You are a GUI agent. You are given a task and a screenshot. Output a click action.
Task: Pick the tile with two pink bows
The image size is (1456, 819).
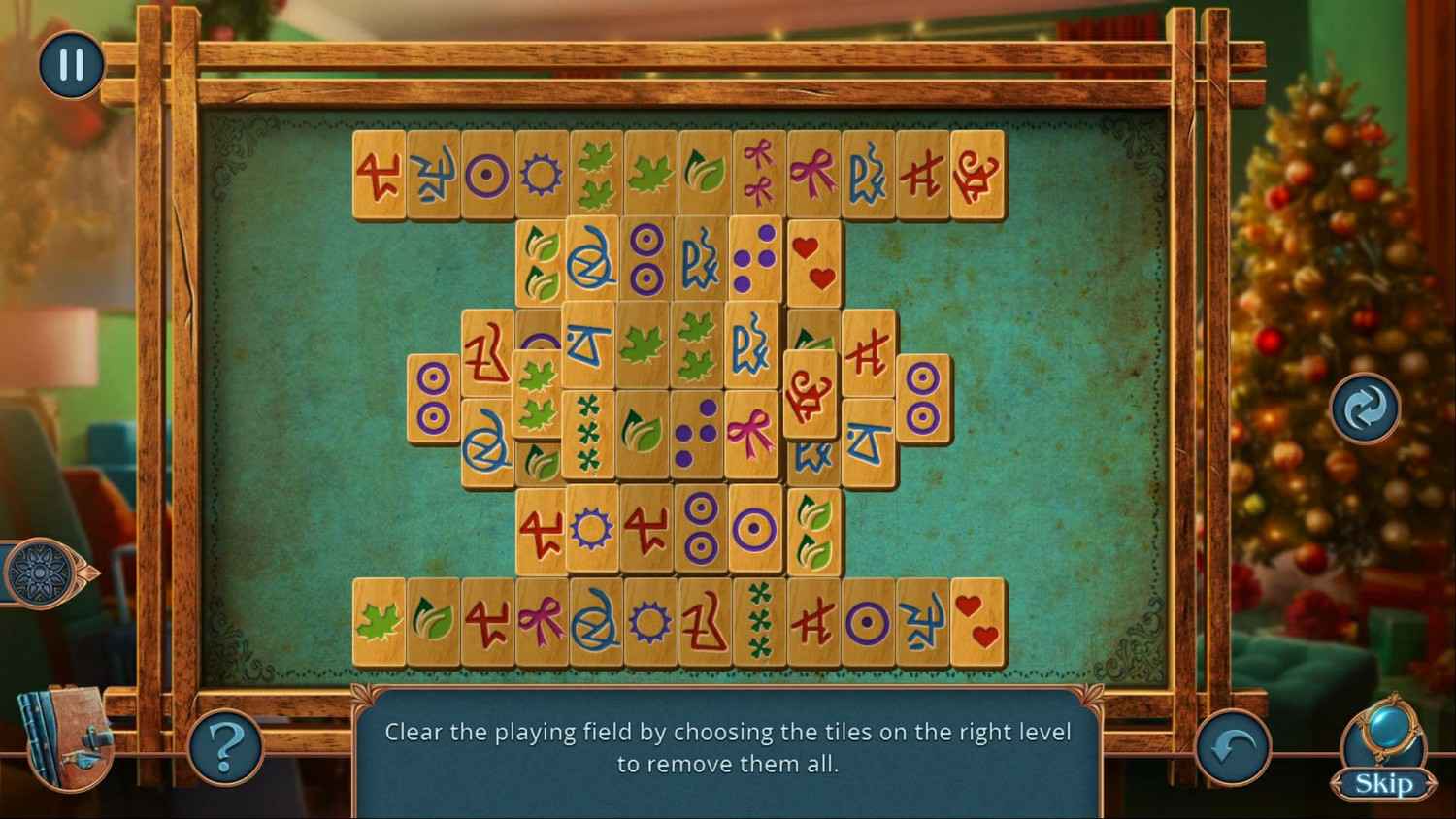click(x=758, y=174)
